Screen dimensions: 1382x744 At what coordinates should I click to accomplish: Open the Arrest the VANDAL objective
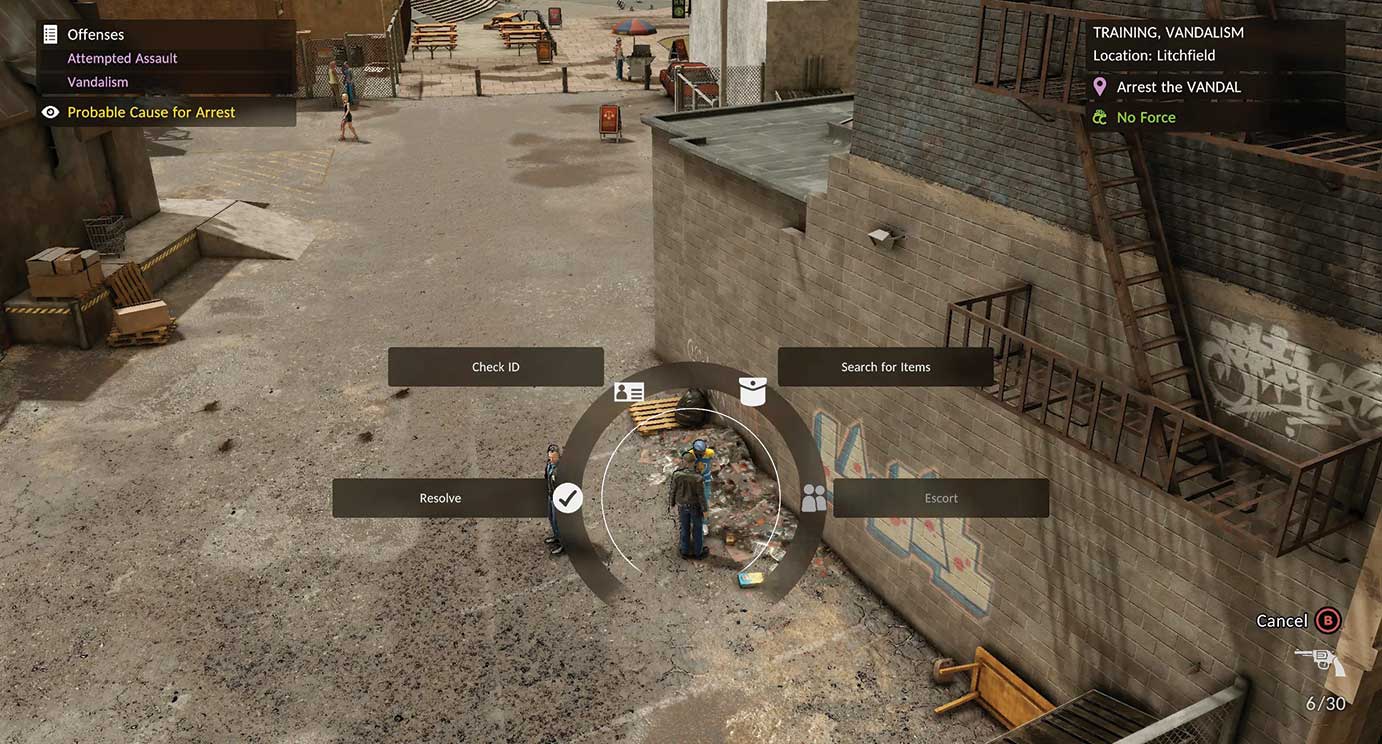click(x=1178, y=87)
